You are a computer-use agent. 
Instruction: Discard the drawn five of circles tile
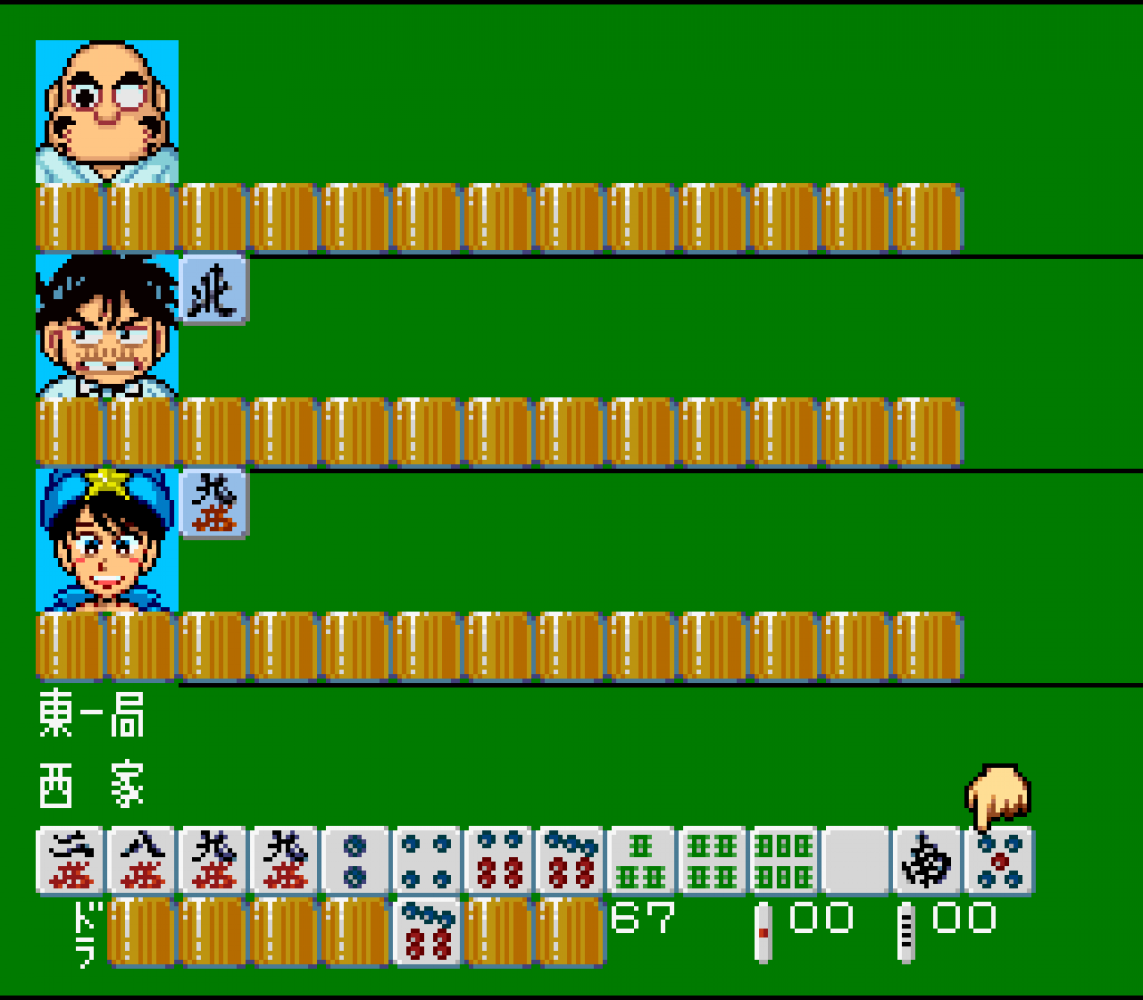pyautogui.click(x=1000, y=860)
